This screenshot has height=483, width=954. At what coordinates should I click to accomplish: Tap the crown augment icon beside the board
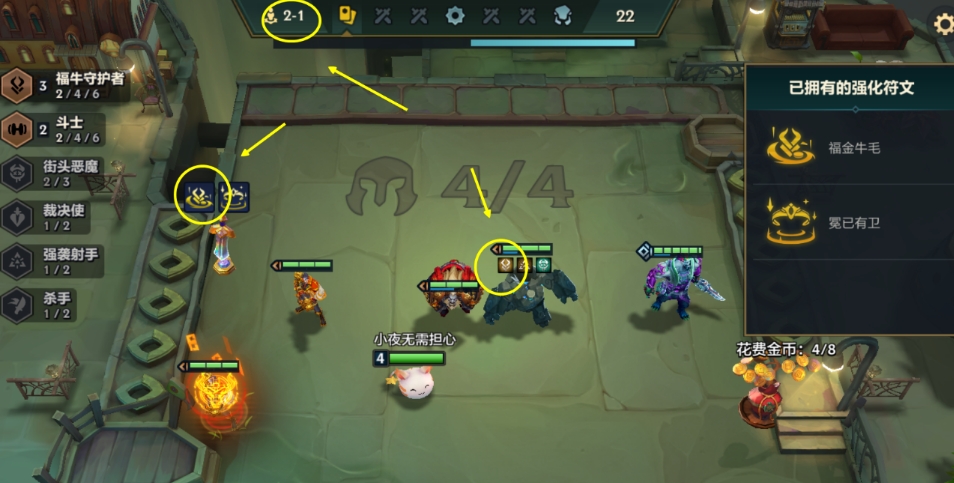(x=233, y=196)
